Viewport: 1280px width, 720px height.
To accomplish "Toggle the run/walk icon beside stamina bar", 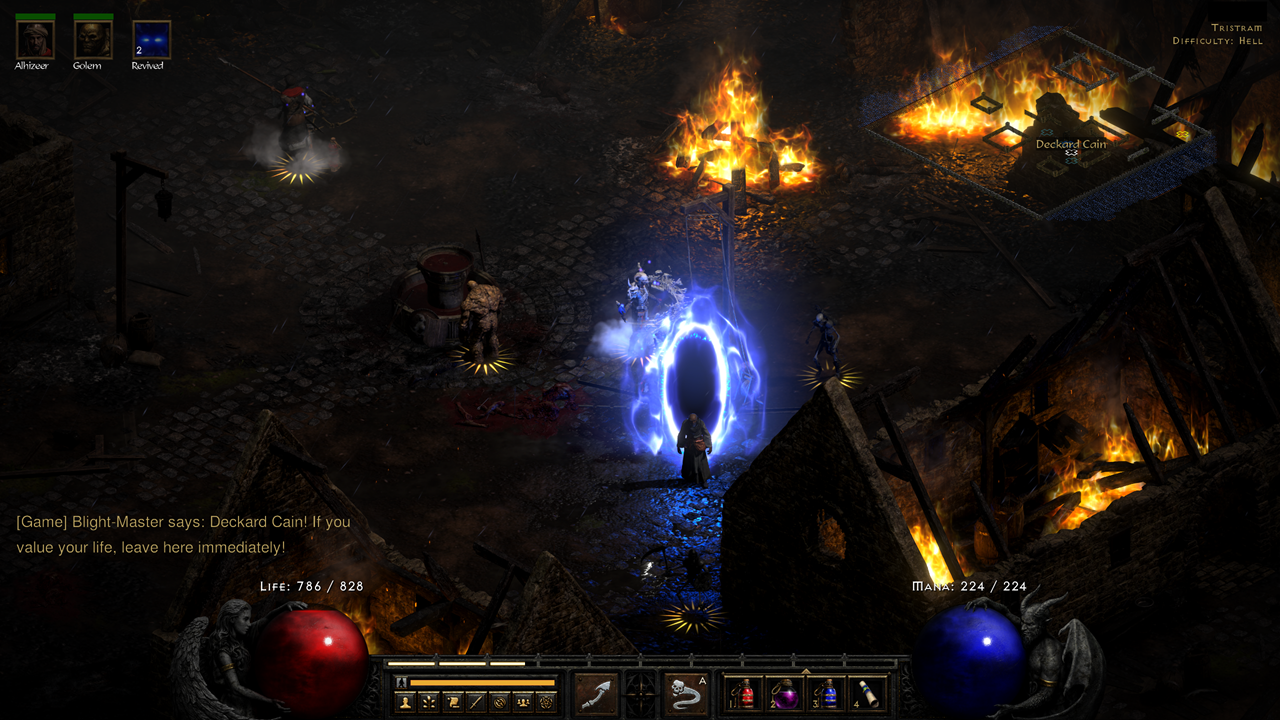I will [x=402, y=682].
